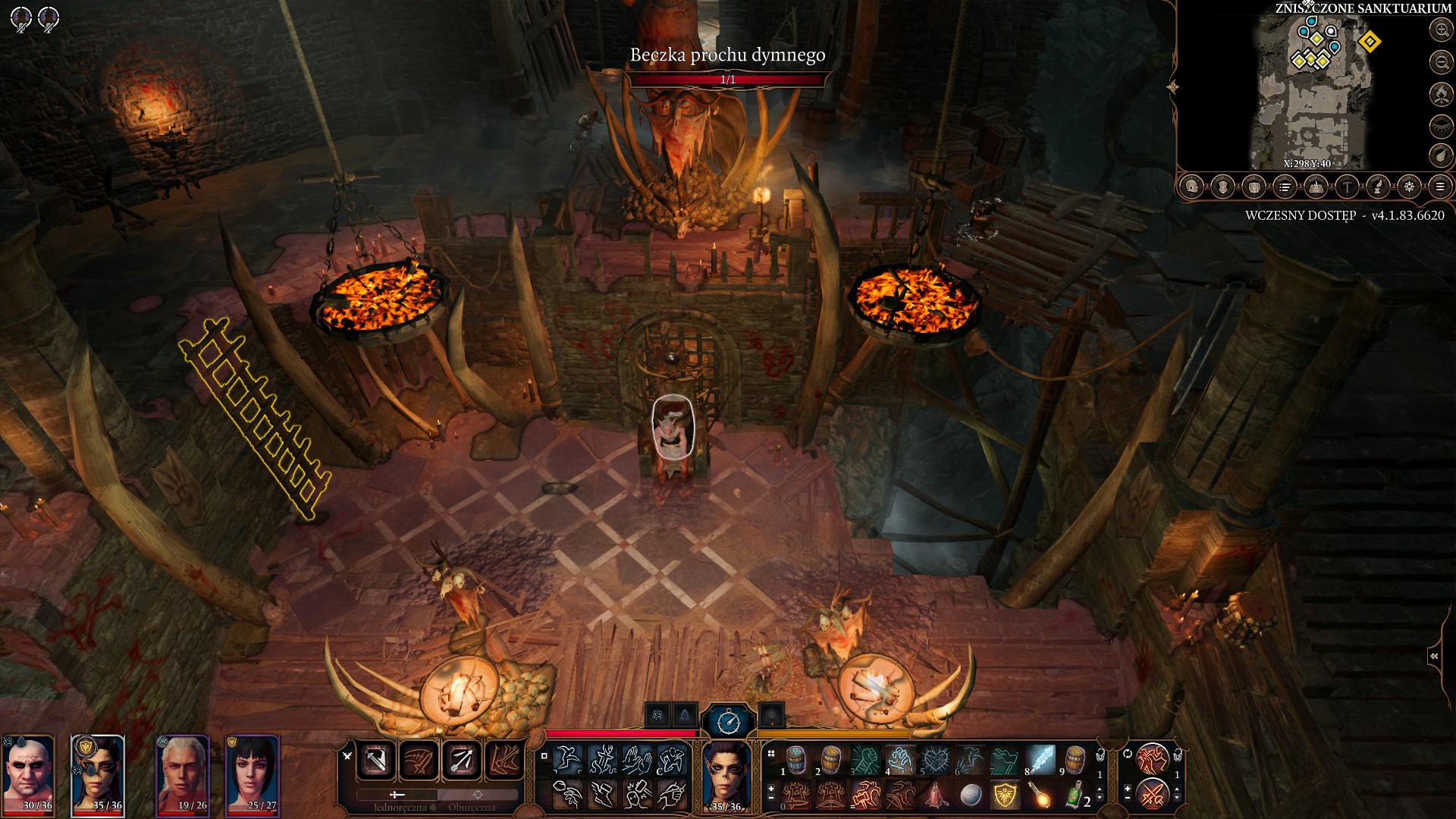Select the white-haired companion portrait

183,773
